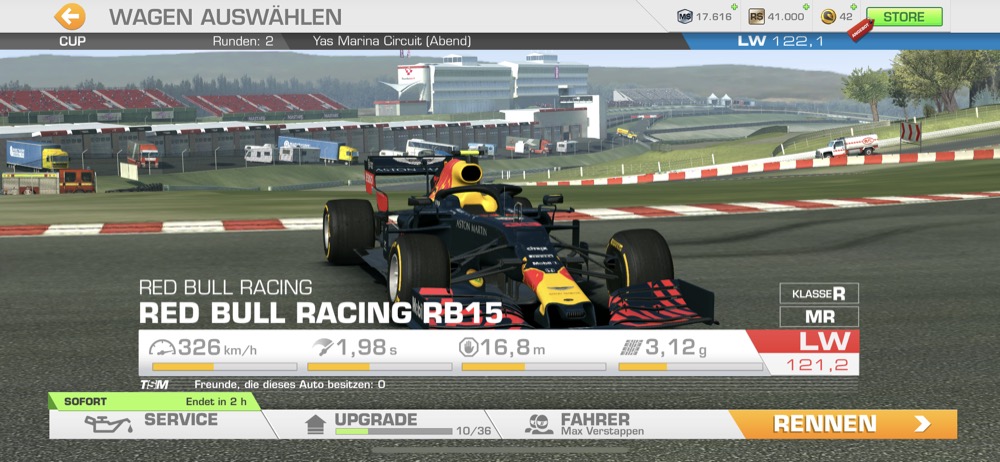Open the green Store button
Screen dimensions: 1000x462
coord(903,17)
